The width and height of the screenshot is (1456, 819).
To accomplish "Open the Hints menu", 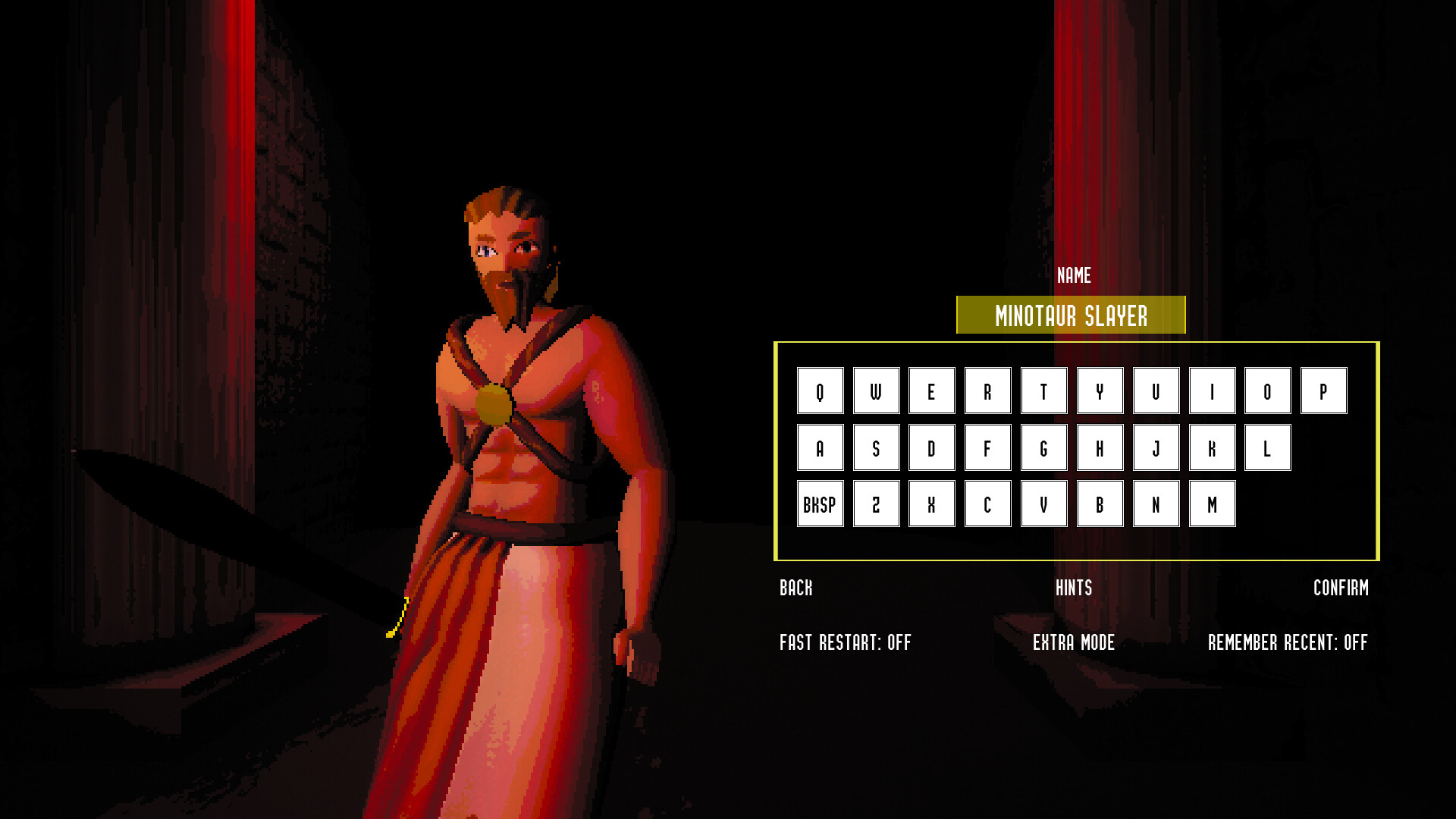I will [1072, 588].
